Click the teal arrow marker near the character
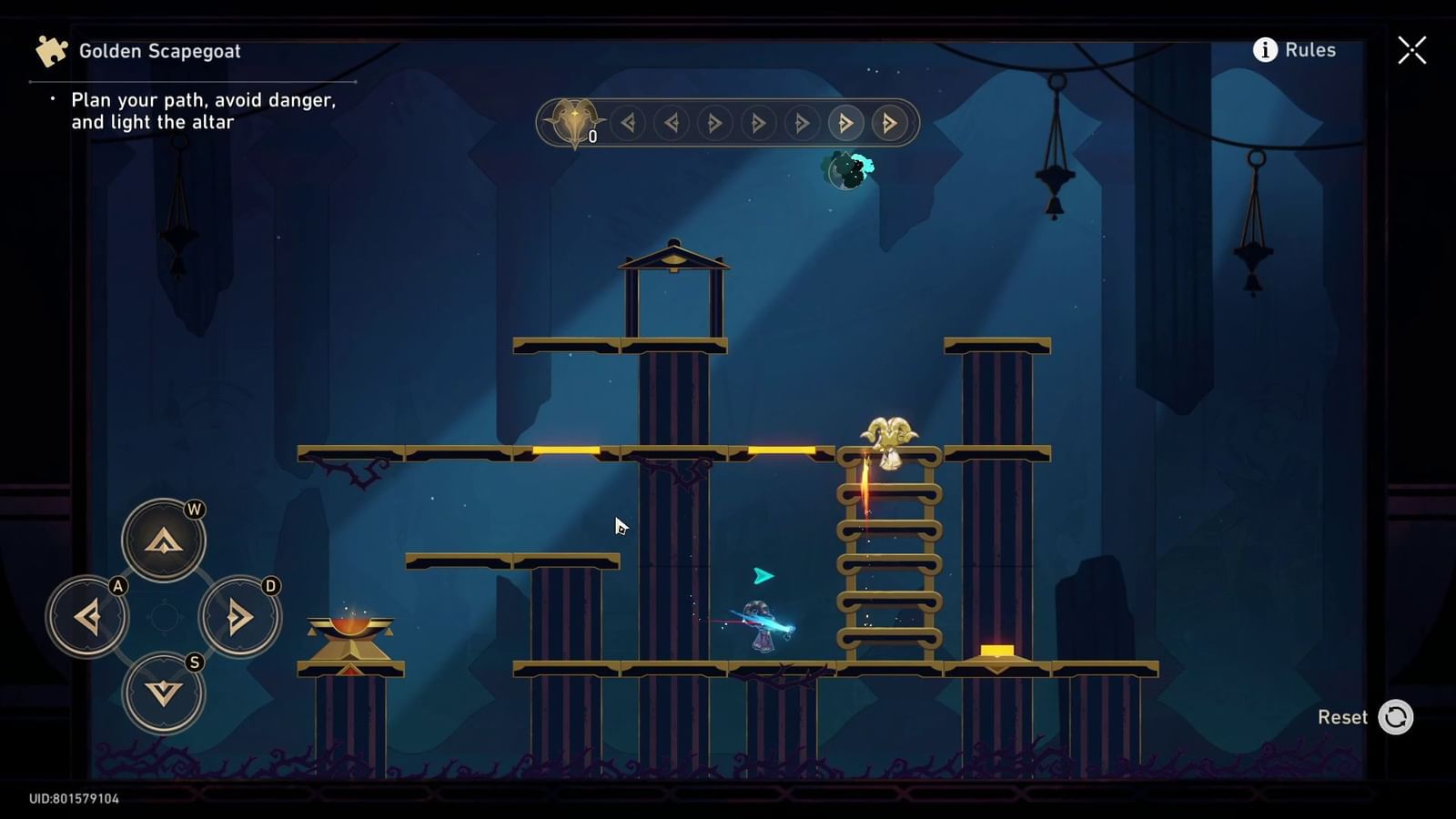Viewport: 1456px width, 819px height. [763, 574]
